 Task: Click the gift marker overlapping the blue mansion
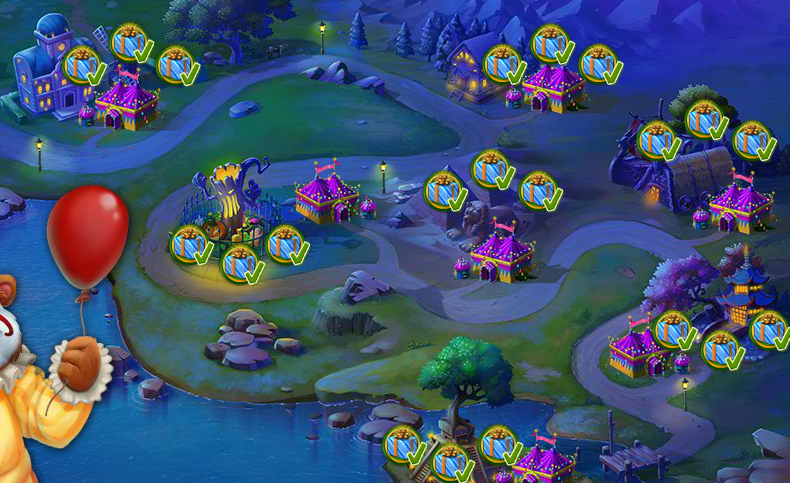83,65
